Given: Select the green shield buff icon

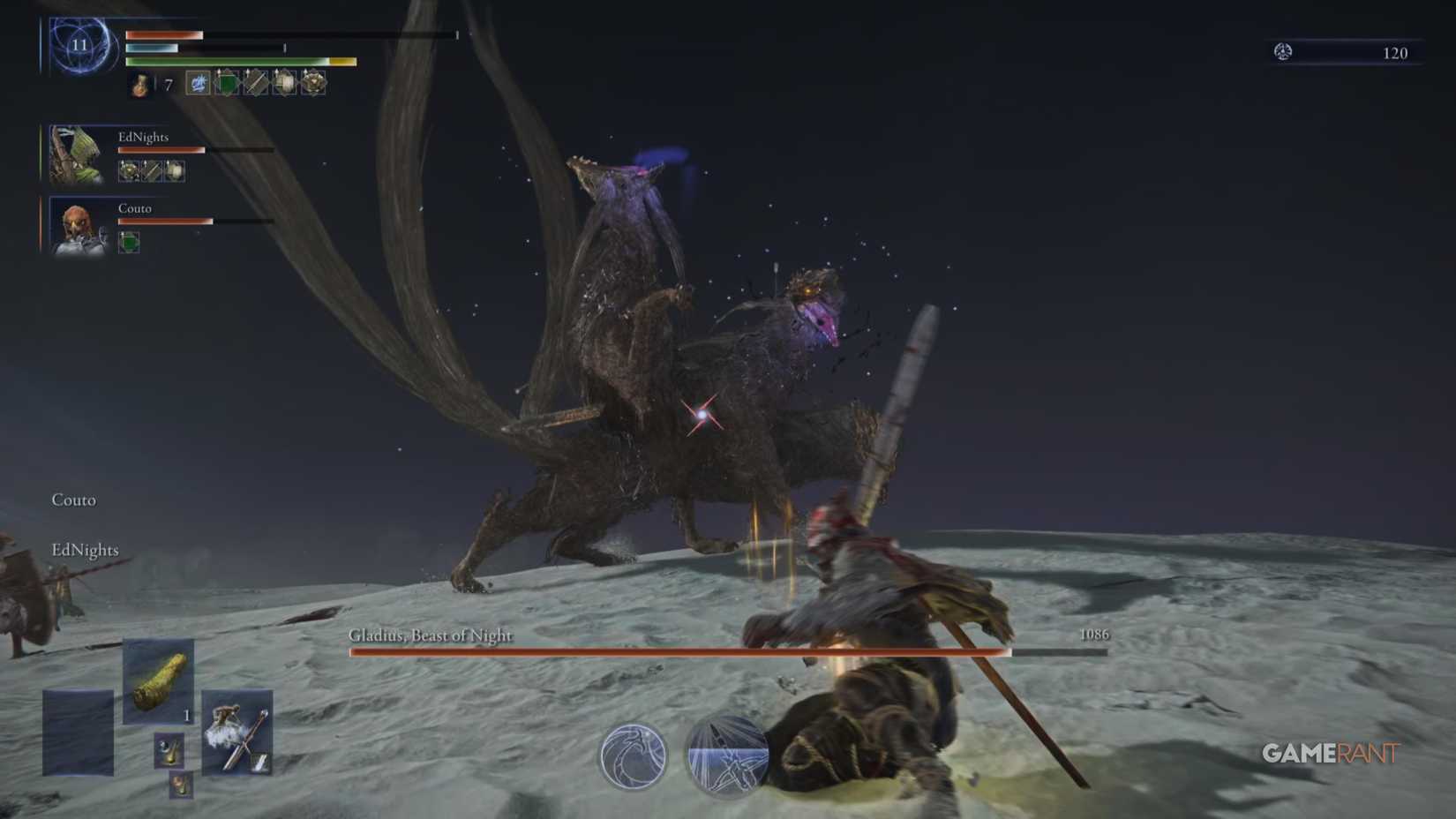Looking at the screenshot, I should (226, 83).
